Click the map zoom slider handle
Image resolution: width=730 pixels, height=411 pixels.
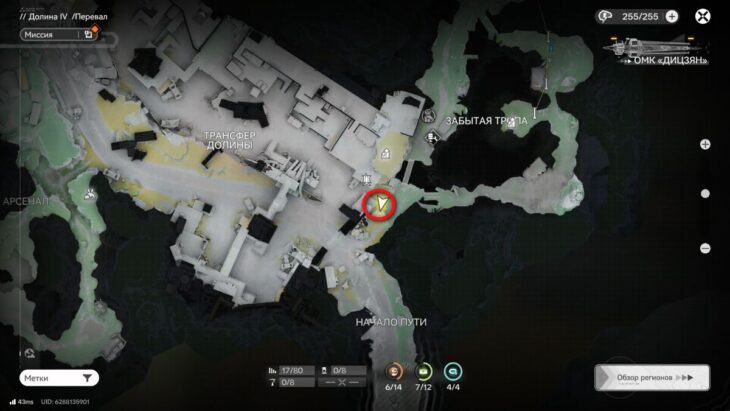point(705,194)
